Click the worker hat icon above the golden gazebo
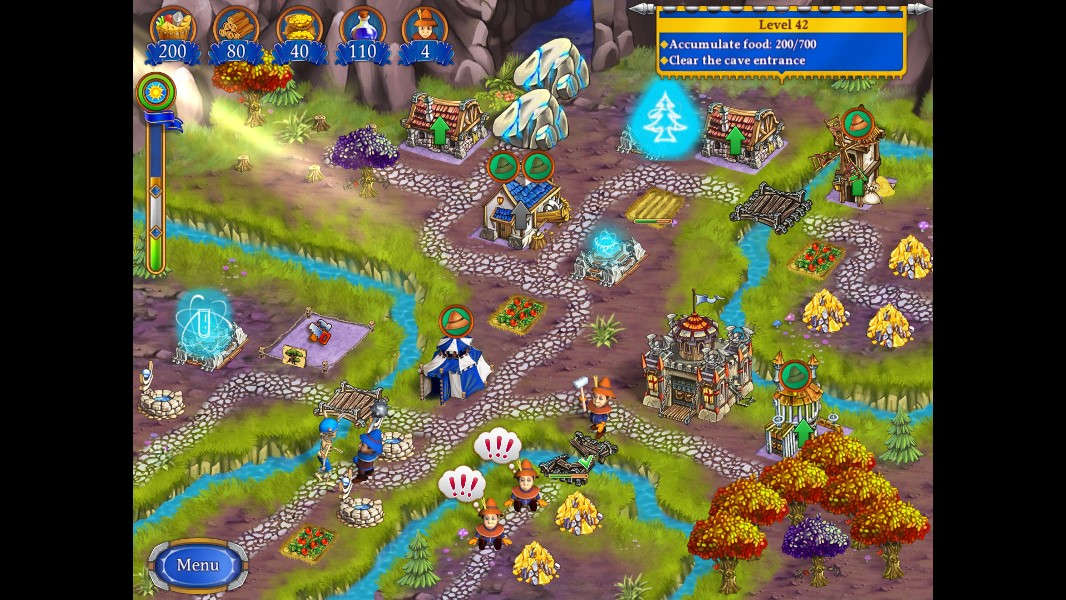This screenshot has width=1066, height=600. click(x=794, y=377)
